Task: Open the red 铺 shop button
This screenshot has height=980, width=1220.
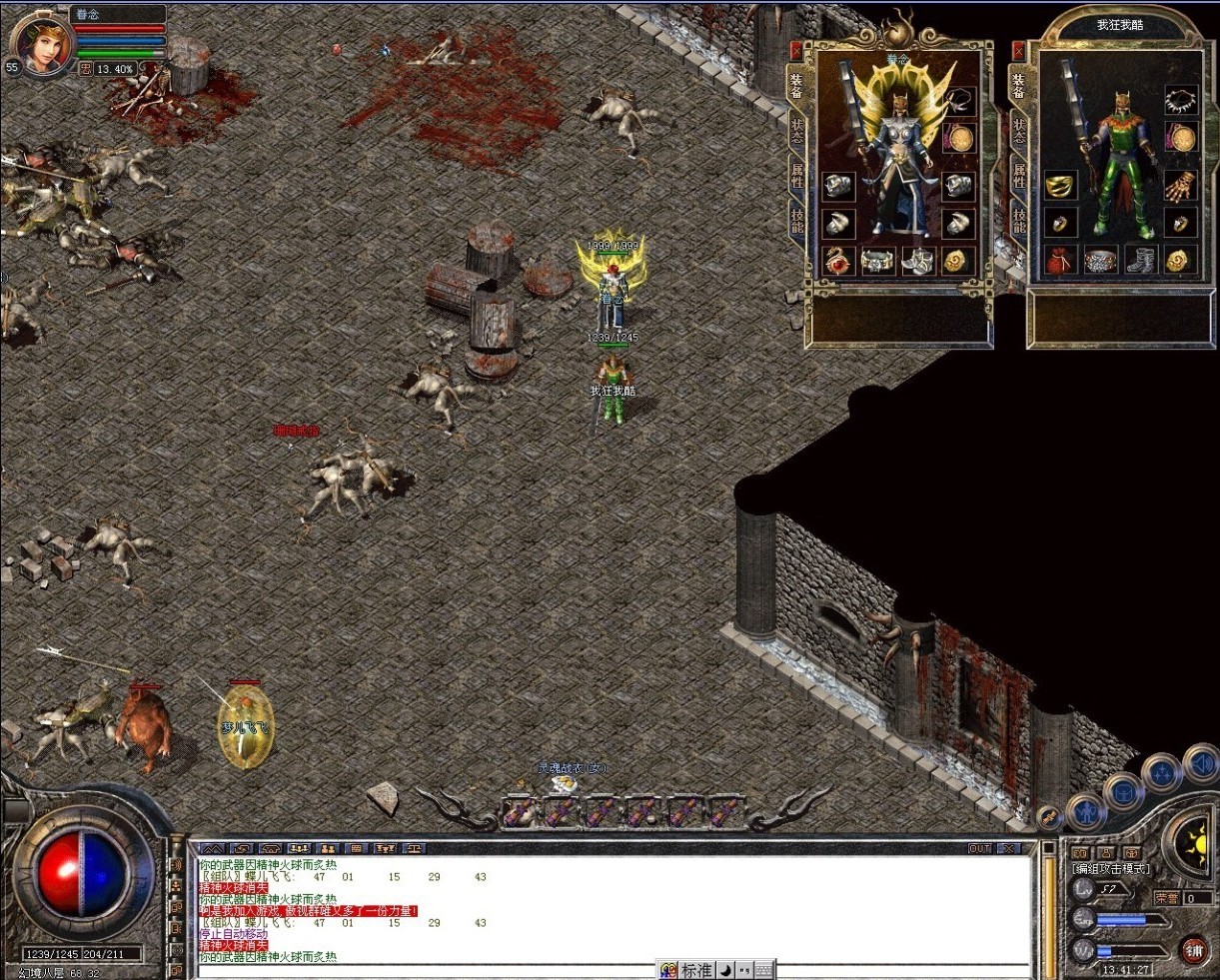Action: point(1194,950)
